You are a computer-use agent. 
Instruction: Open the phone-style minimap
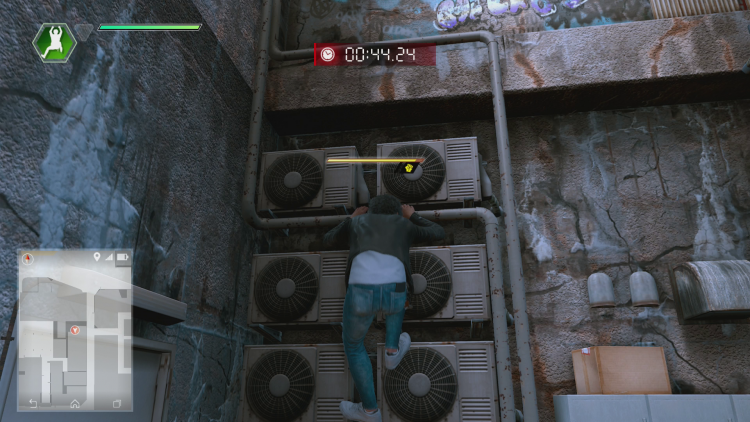tap(75, 330)
